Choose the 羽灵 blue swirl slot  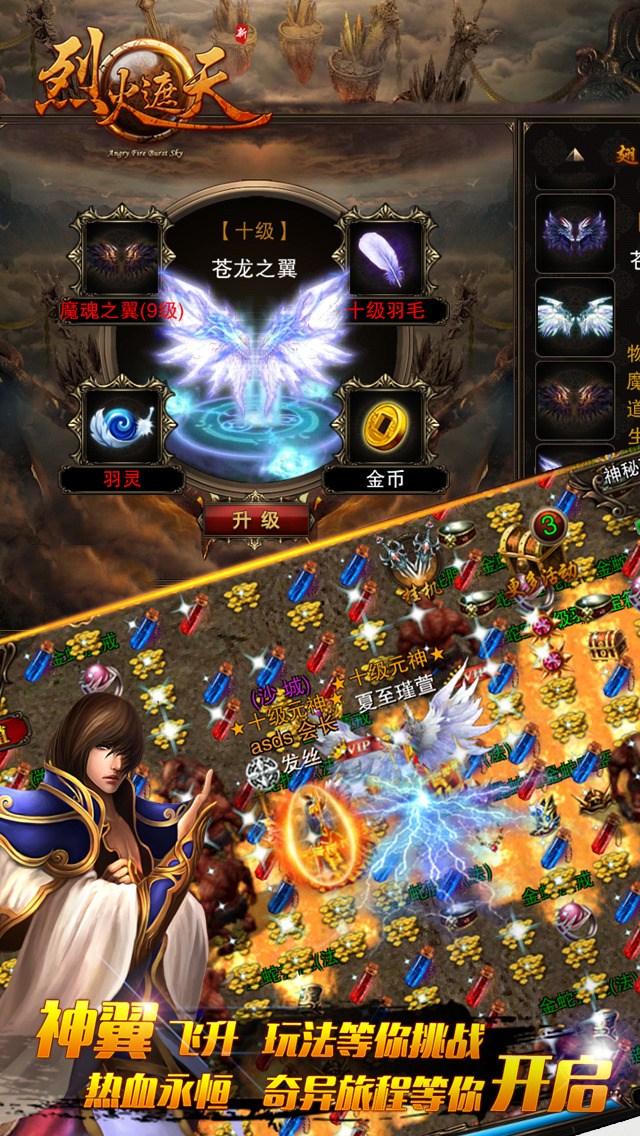[x=122, y=426]
